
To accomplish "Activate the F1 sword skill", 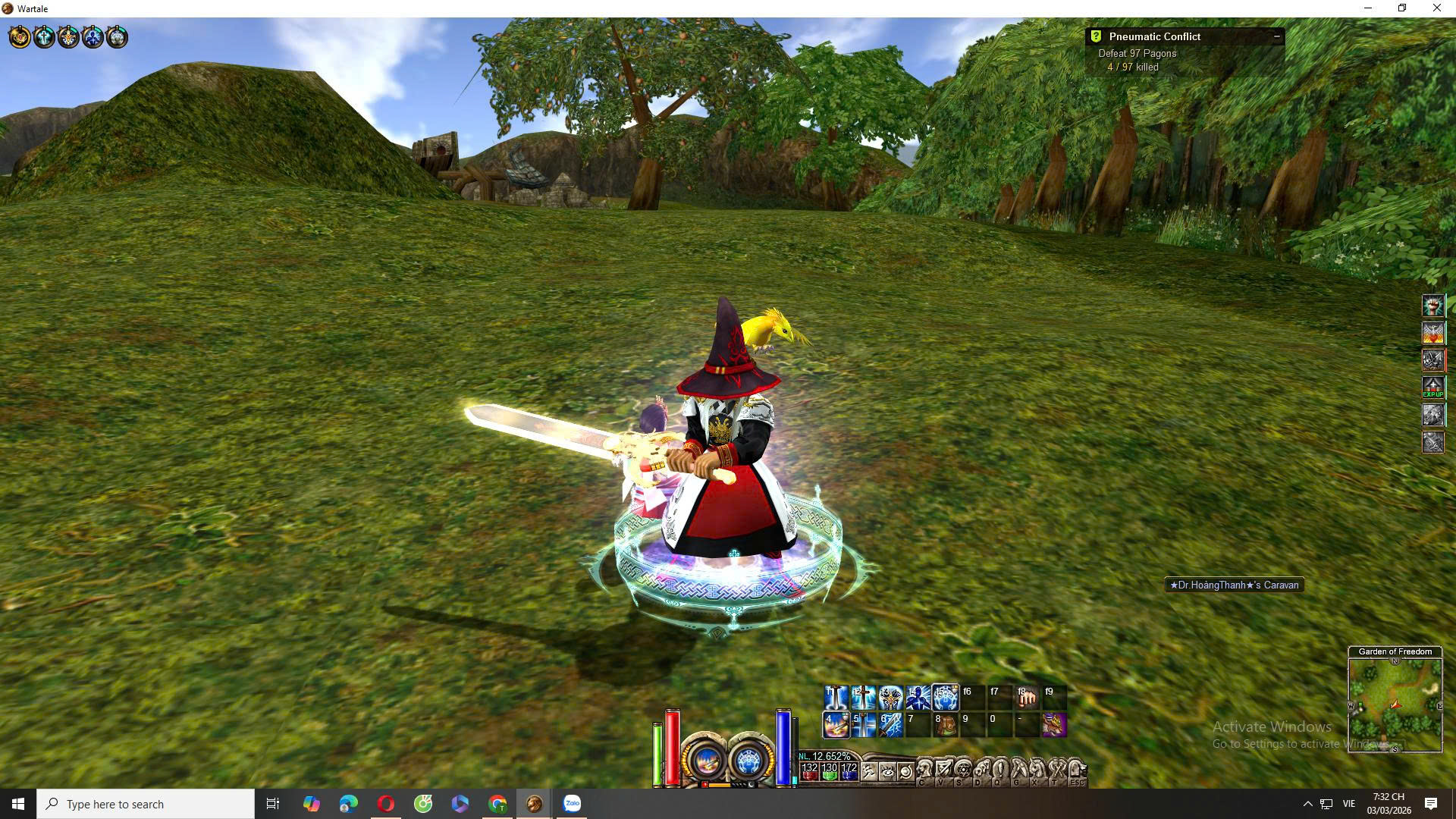I will pyautogui.click(x=836, y=697).
